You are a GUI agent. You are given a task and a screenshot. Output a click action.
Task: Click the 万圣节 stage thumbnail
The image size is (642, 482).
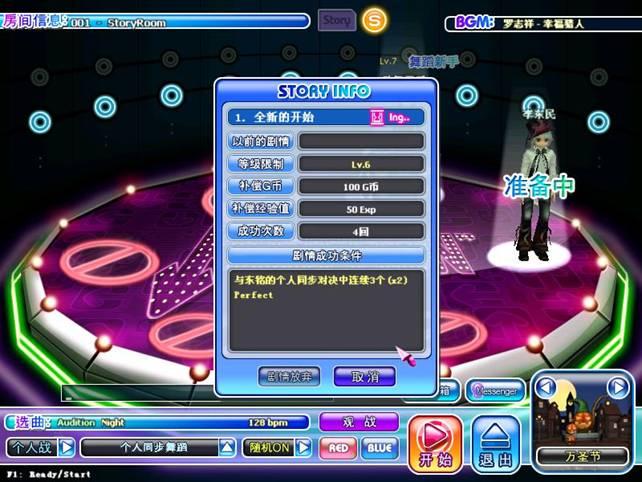tap(583, 423)
